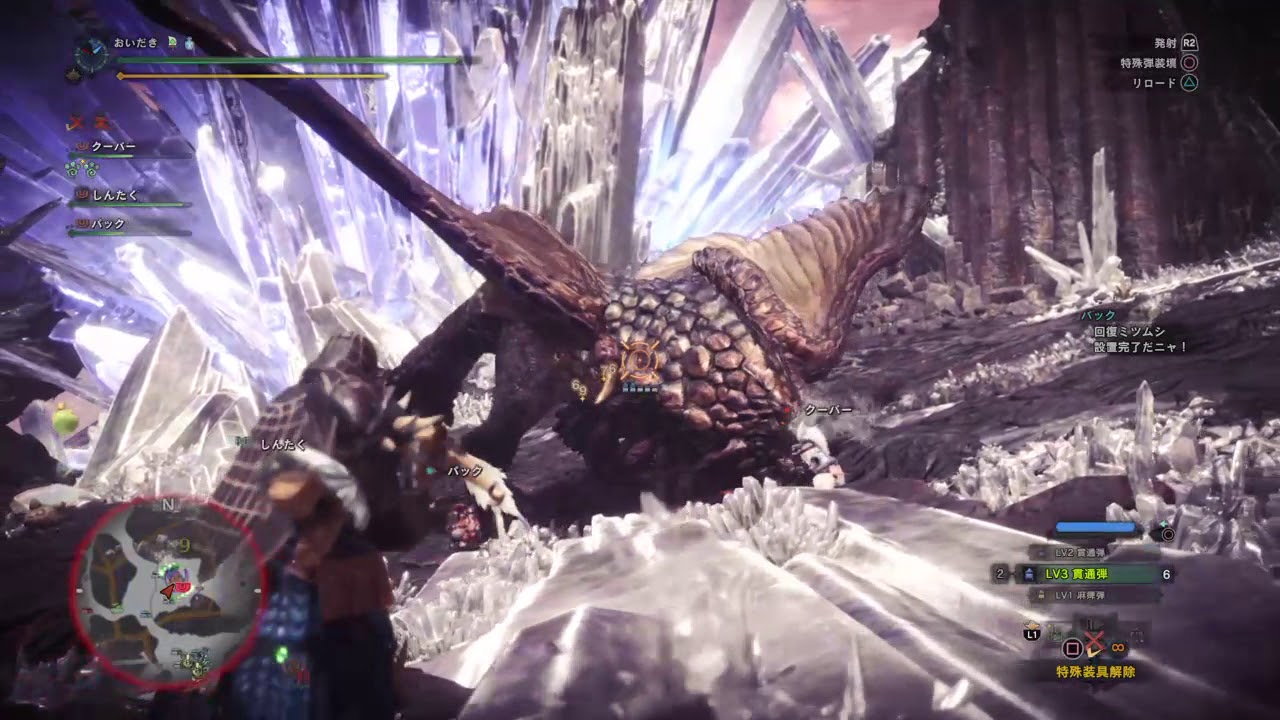Viewport: 1280px width, 720px height.
Task: Choose the LV1 麻痺弾 ammo
Action: [1083, 596]
